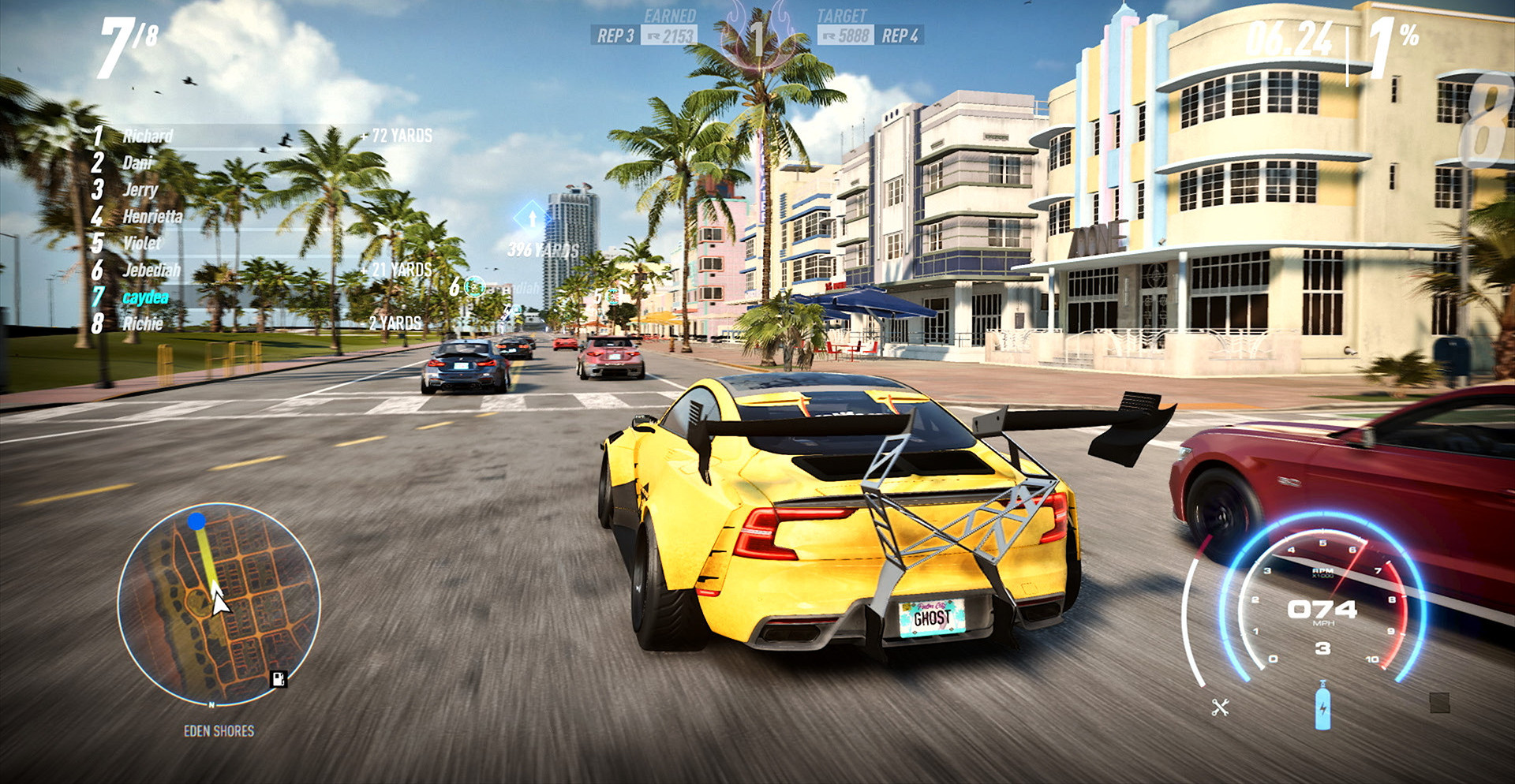This screenshot has height=784, width=1515.
Task: Select Richie's row in the standings
Action: (x=143, y=323)
